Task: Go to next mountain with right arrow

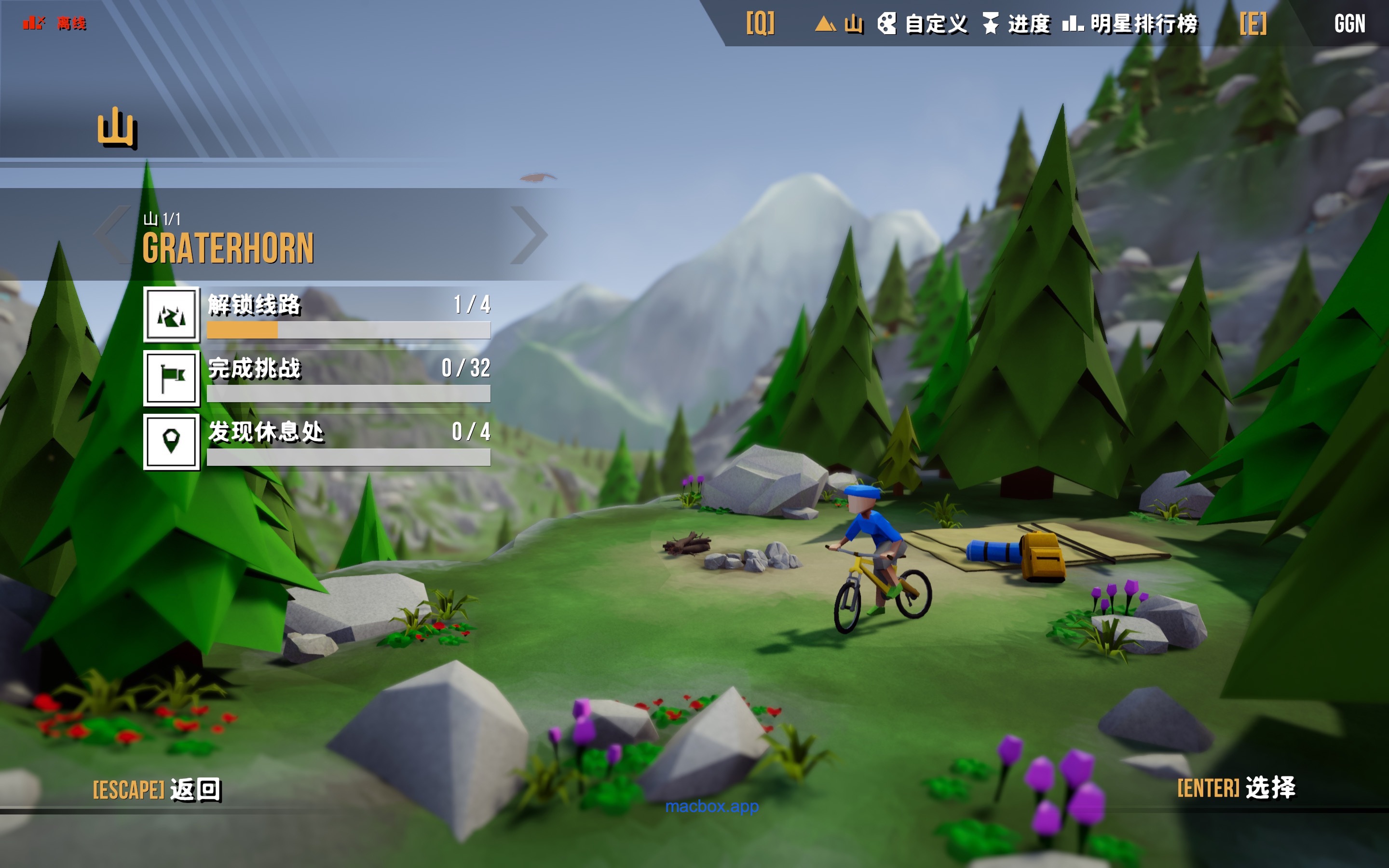Action: 529,235
